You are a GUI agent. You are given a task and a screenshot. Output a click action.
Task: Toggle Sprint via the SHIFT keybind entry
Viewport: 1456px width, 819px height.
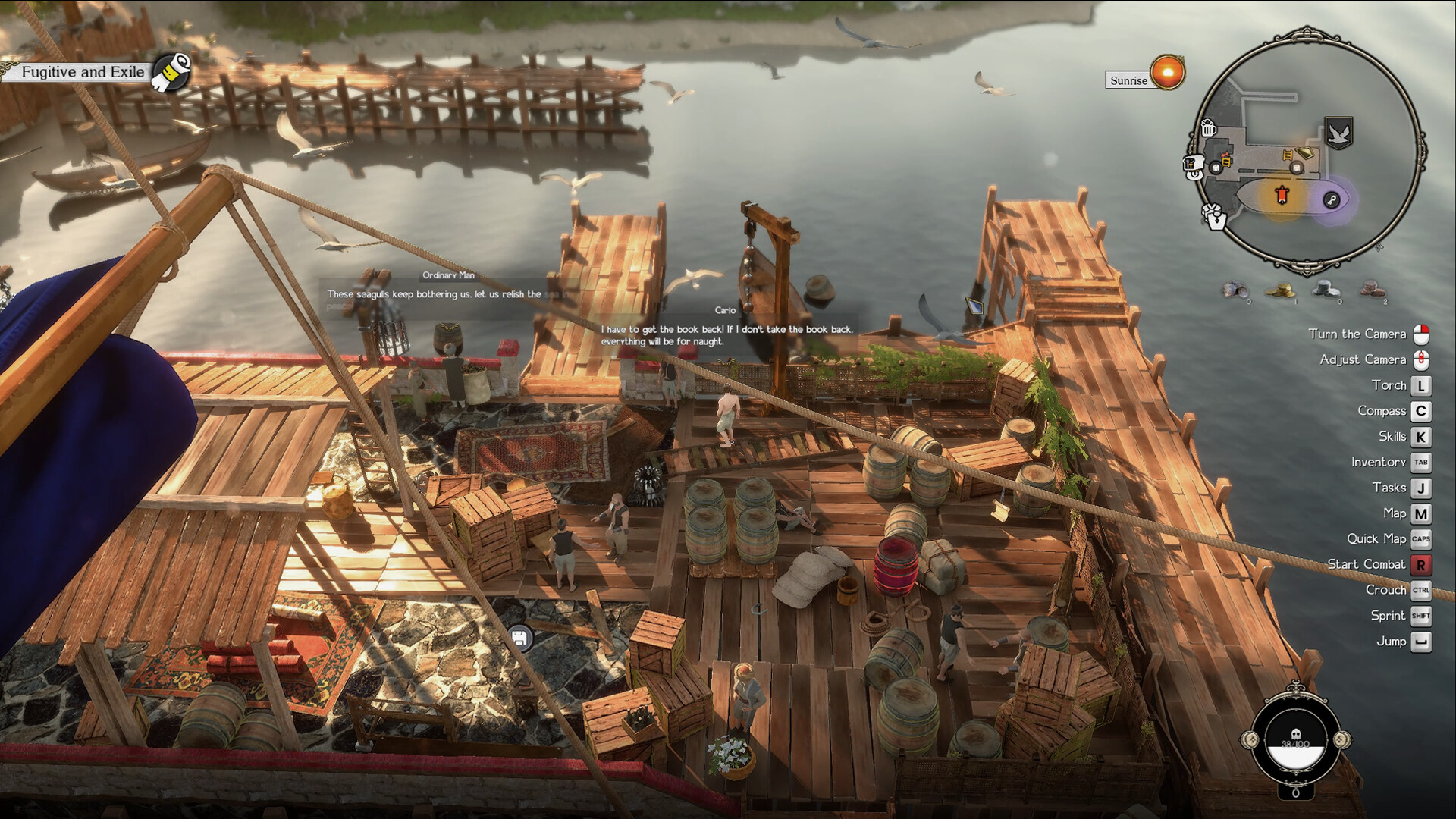click(1421, 616)
